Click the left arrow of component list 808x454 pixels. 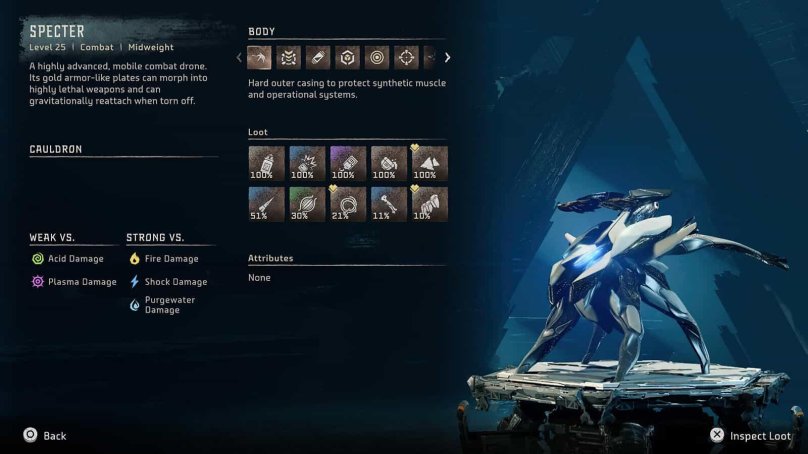[x=239, y=58]
